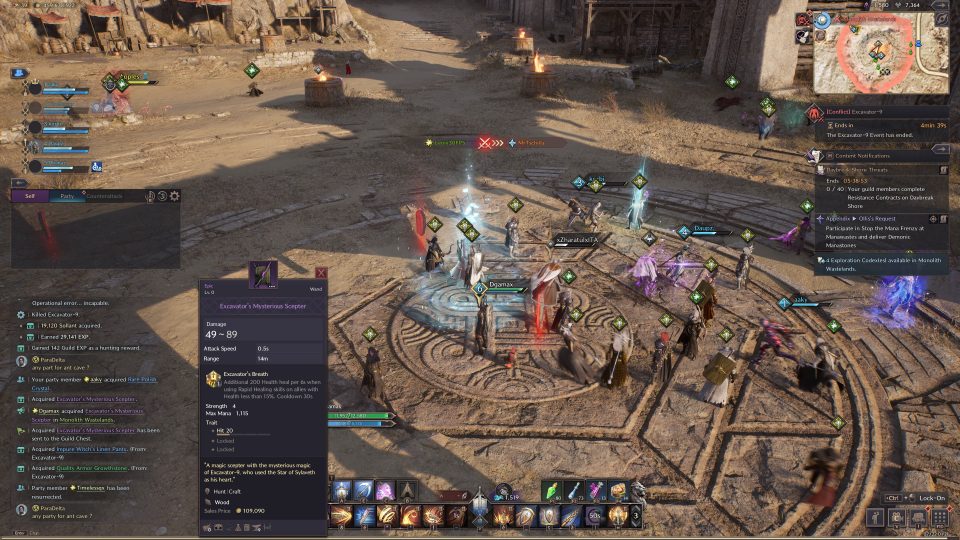The height and width of the screenshot is (540, 960).
Task: Click the Lock-On toggle
Action: 920,497
